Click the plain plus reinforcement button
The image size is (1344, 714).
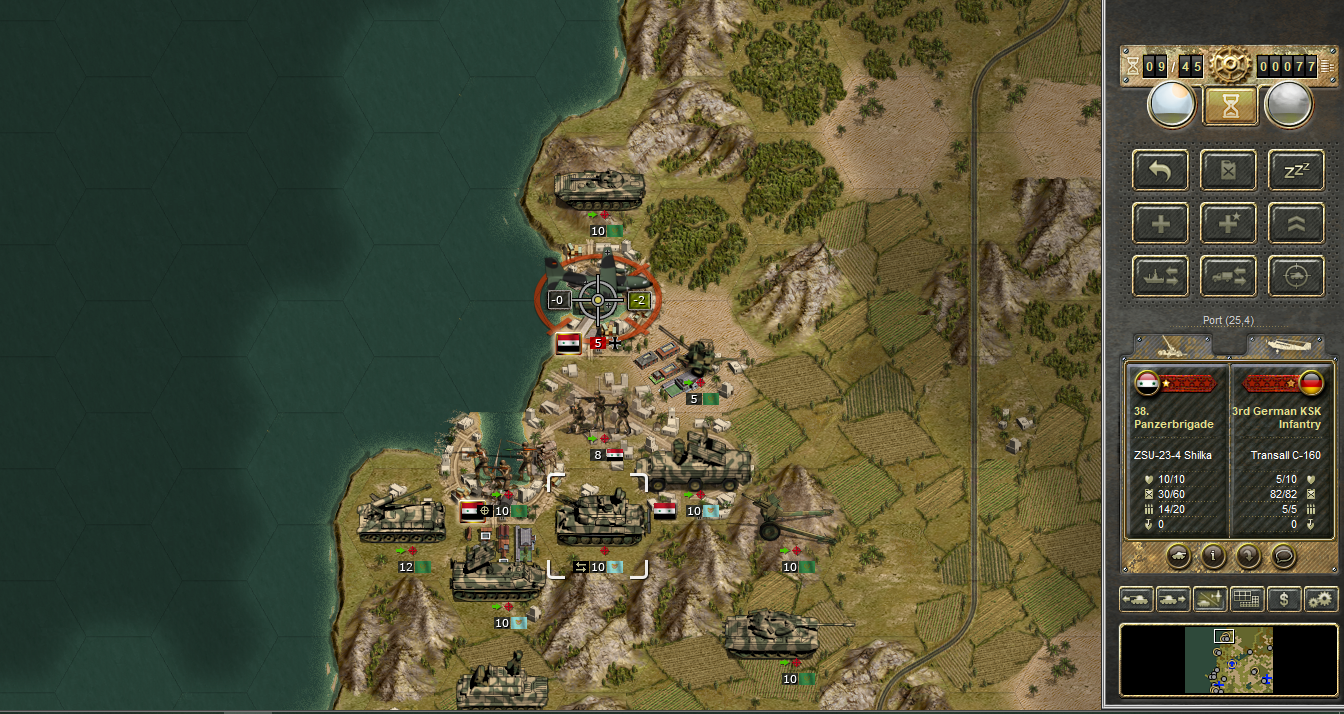pos(1161,222)
